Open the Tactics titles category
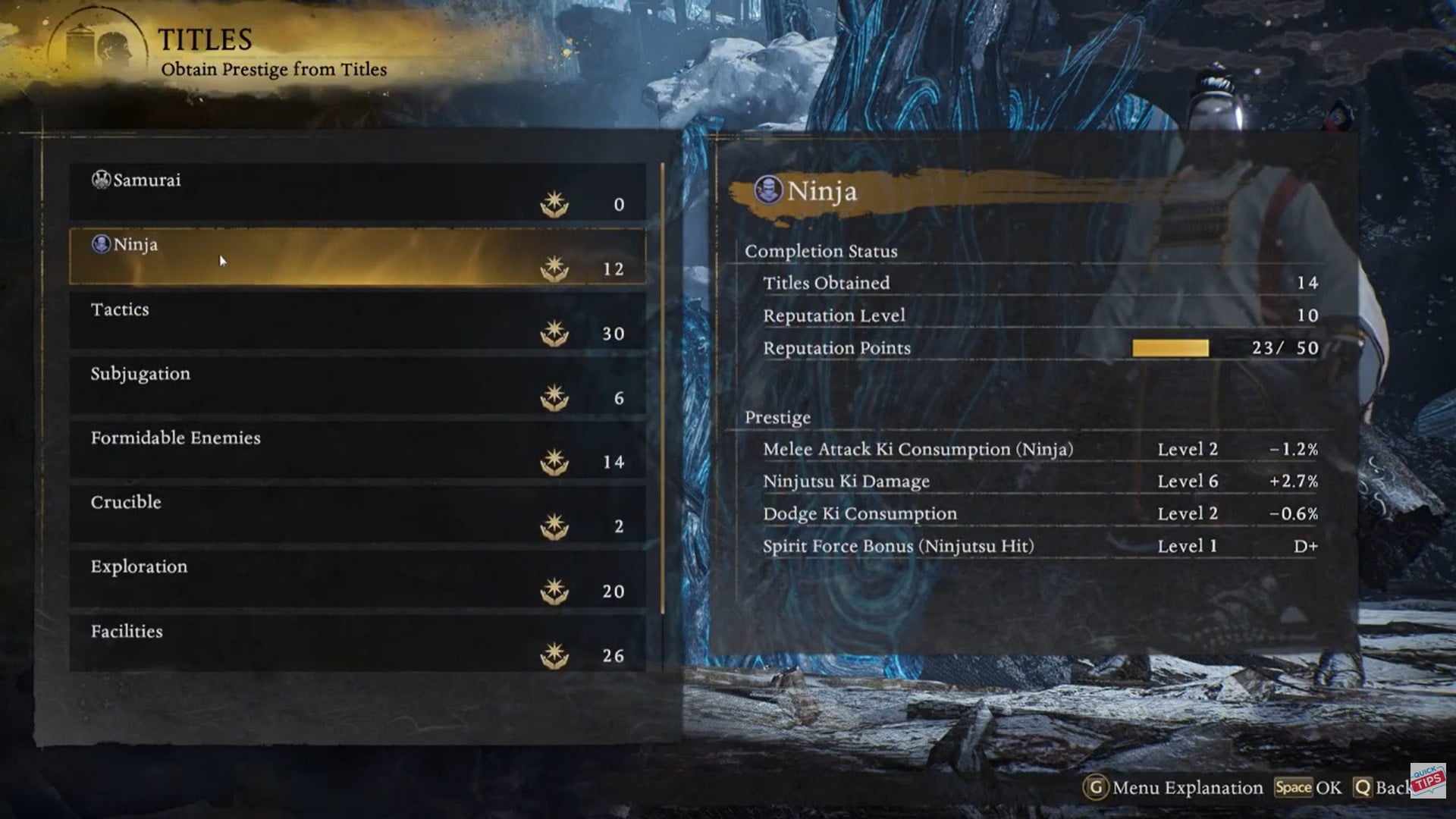The image size is (1456, 819). tap(357, 321)
